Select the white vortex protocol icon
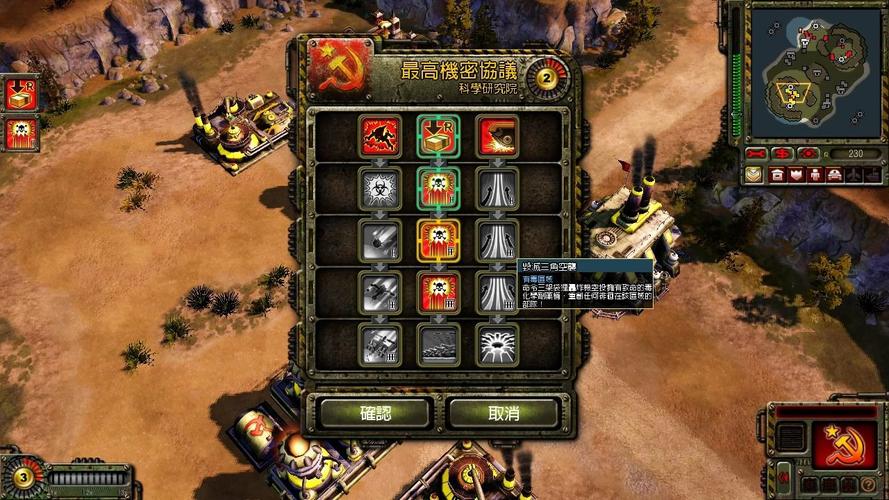This screenshot has width=889, height=500. [x=496, y=344]
